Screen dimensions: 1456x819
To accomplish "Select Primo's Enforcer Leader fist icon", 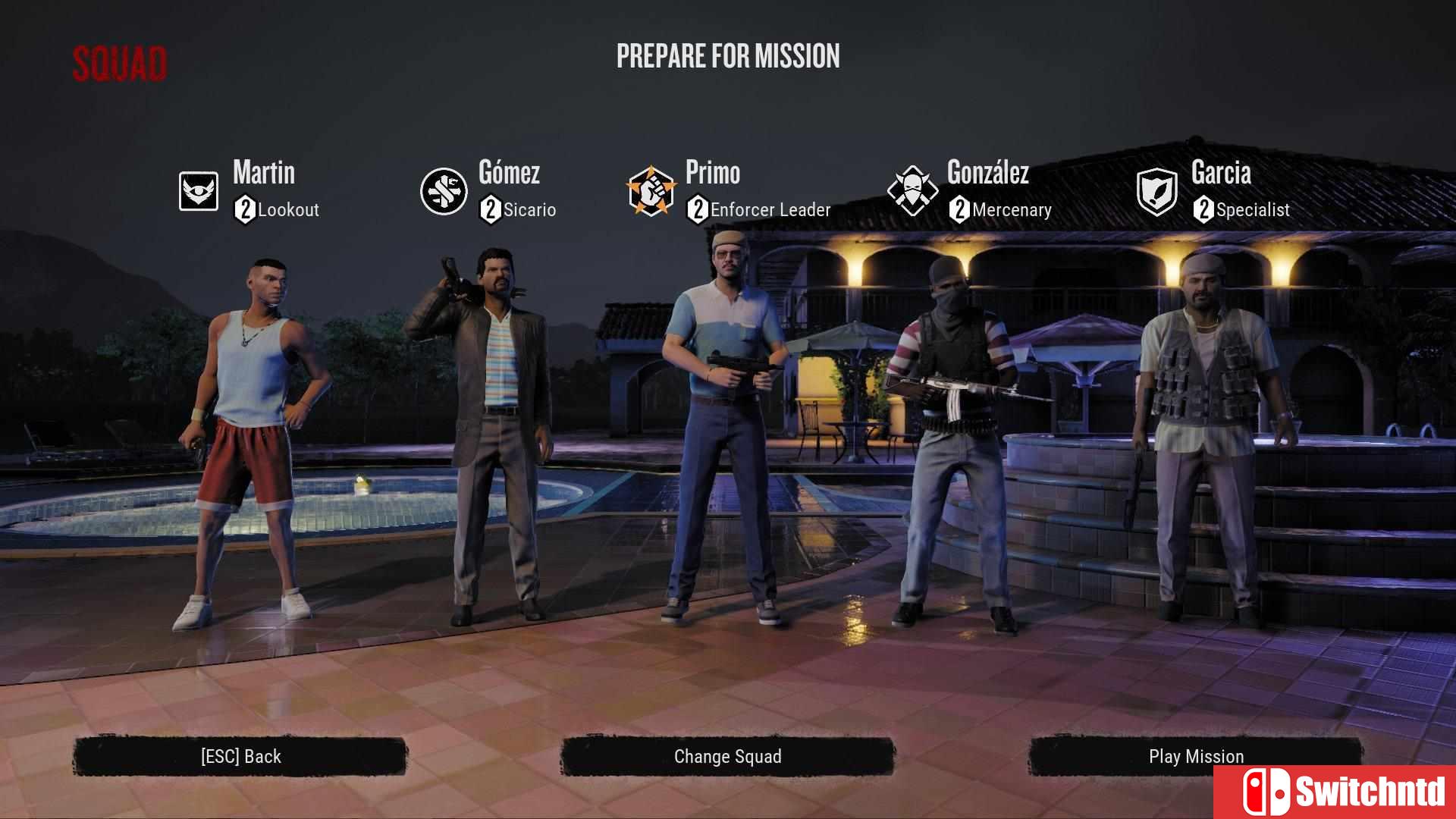I will point(654,191).
